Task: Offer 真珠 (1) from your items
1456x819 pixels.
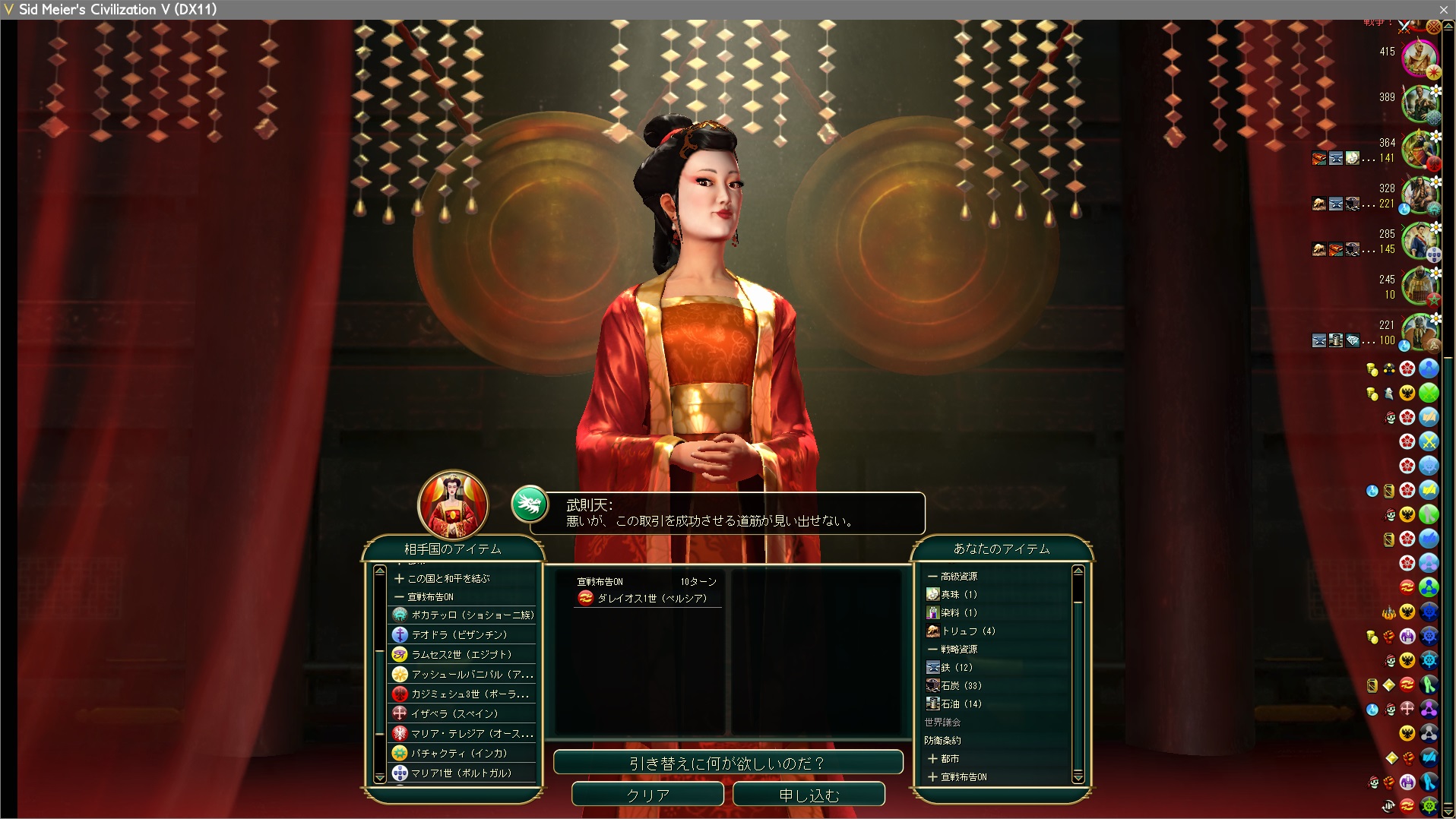Action: point(959,594)
